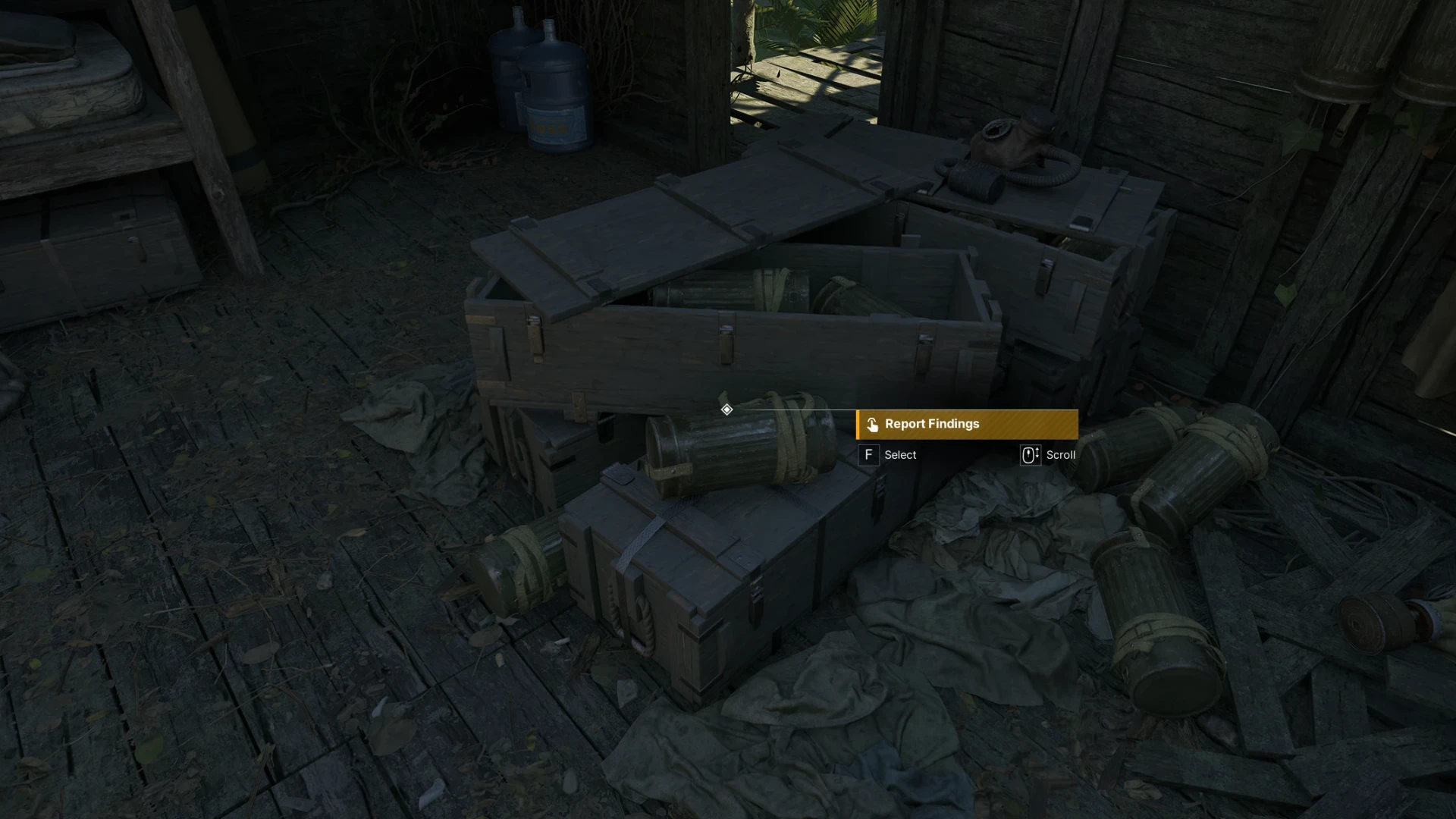Select the Report Findings interaction option

coord(966,425)
